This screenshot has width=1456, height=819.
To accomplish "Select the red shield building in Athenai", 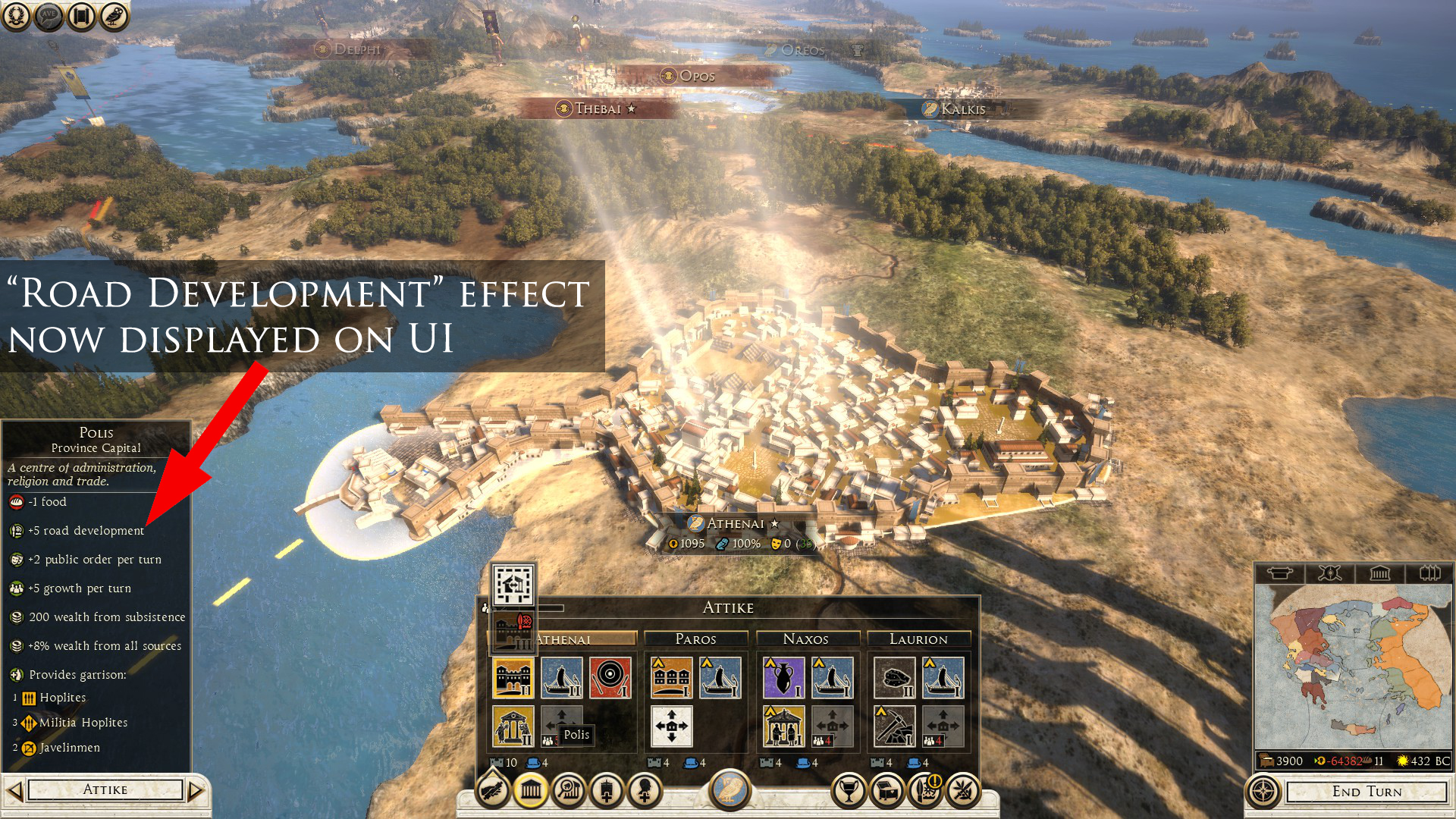I will point(610,677).
